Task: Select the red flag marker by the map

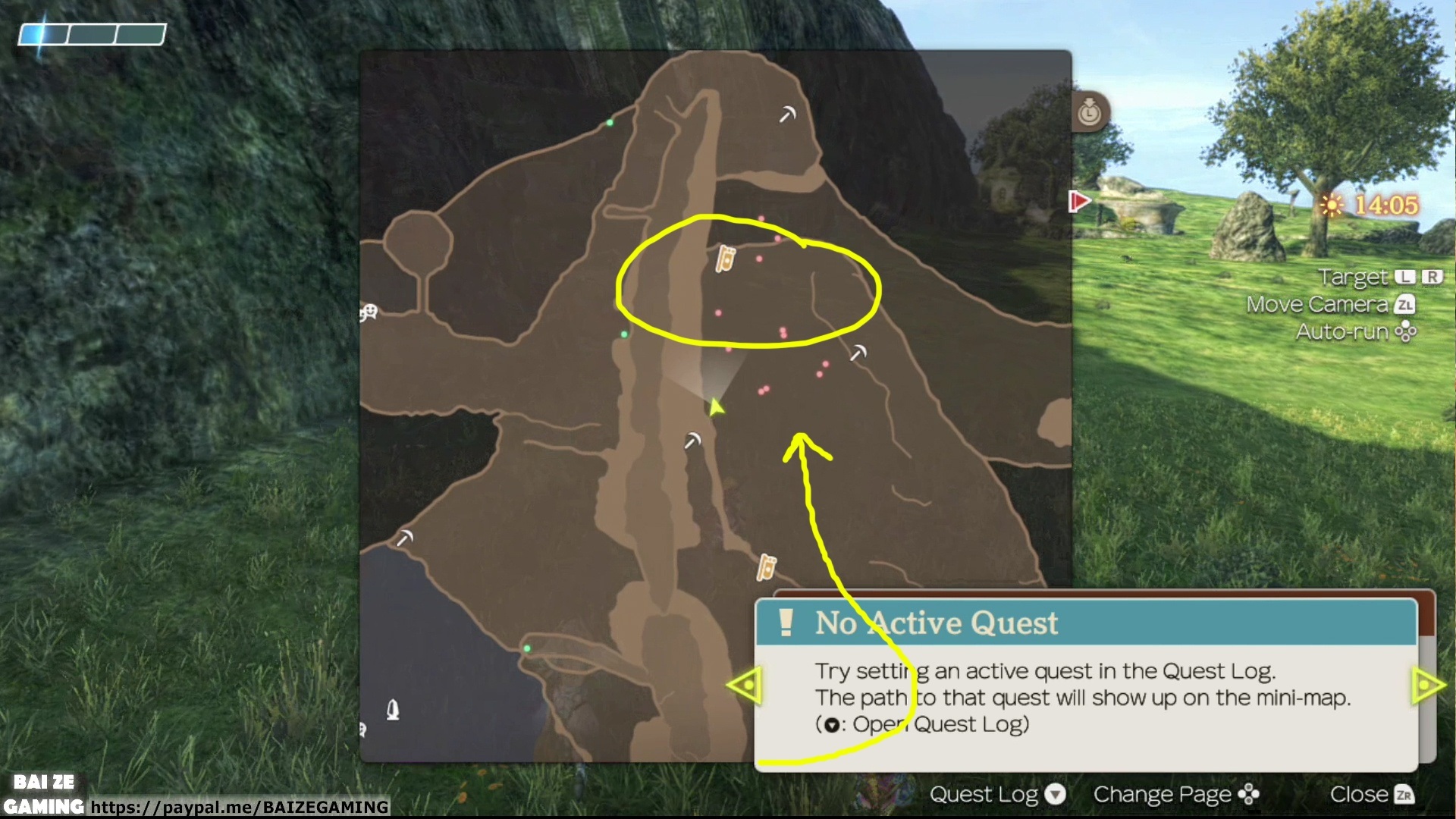Action: 1078,202
